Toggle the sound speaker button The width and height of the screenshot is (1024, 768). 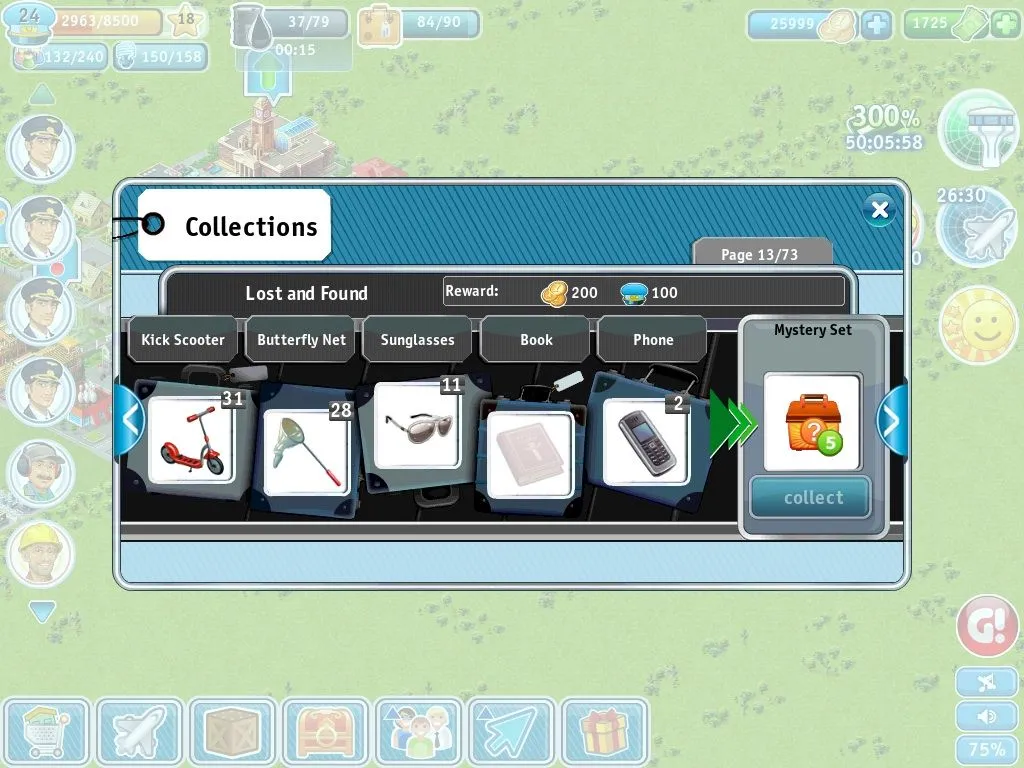[987, 716]
